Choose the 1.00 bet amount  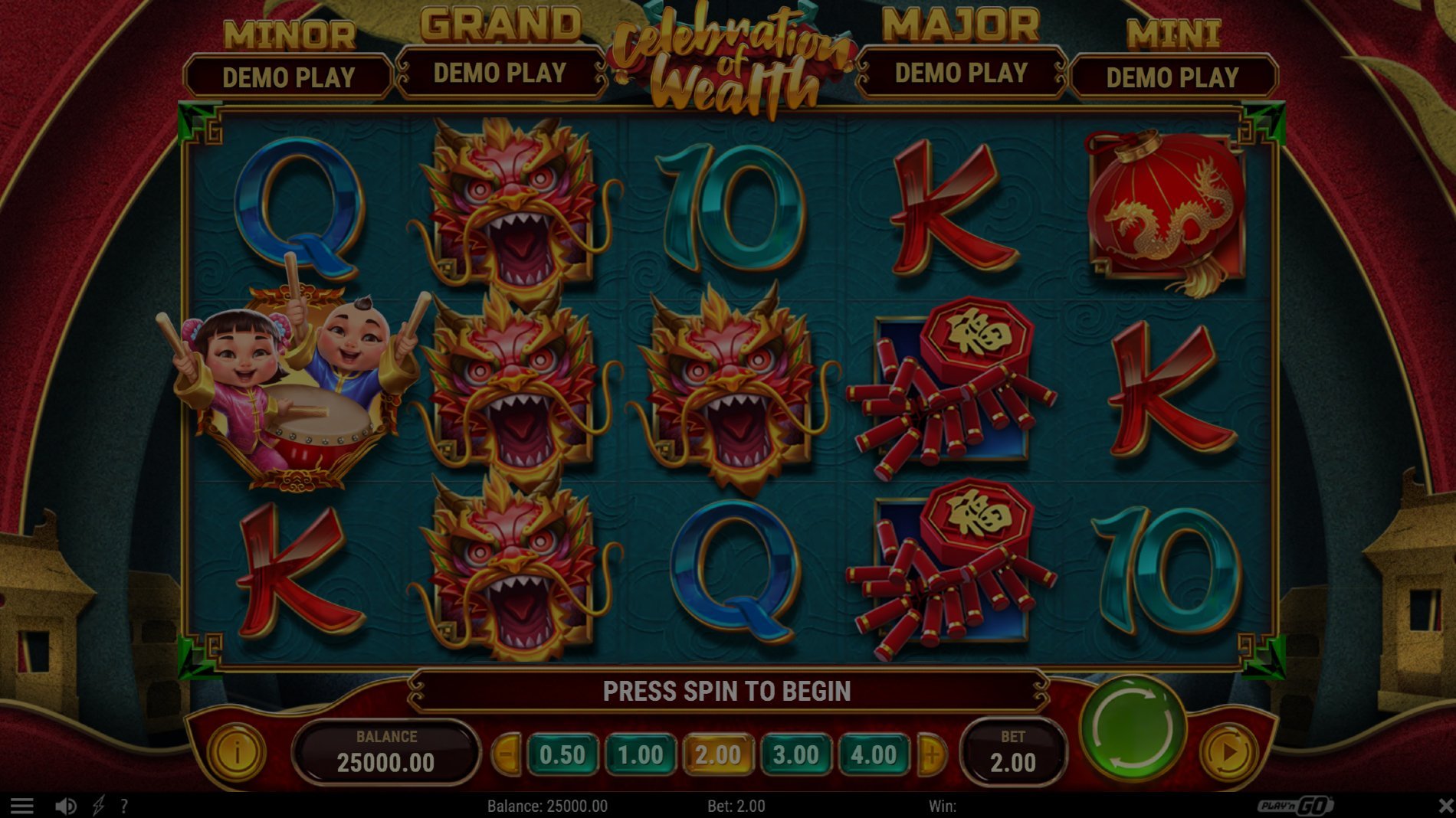[x=640, y=755]
